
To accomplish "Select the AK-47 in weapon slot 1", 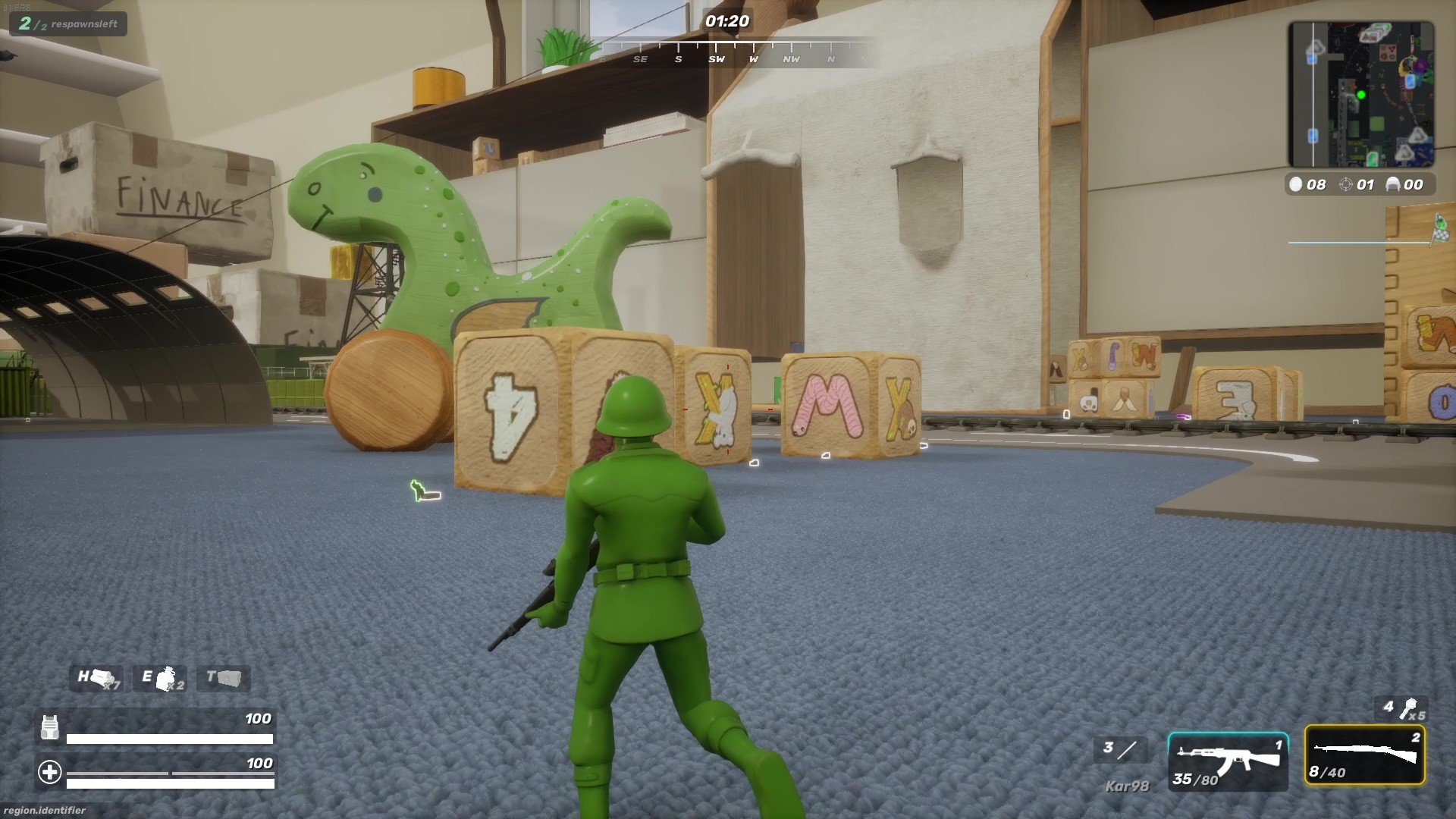I will (1228, 762).
